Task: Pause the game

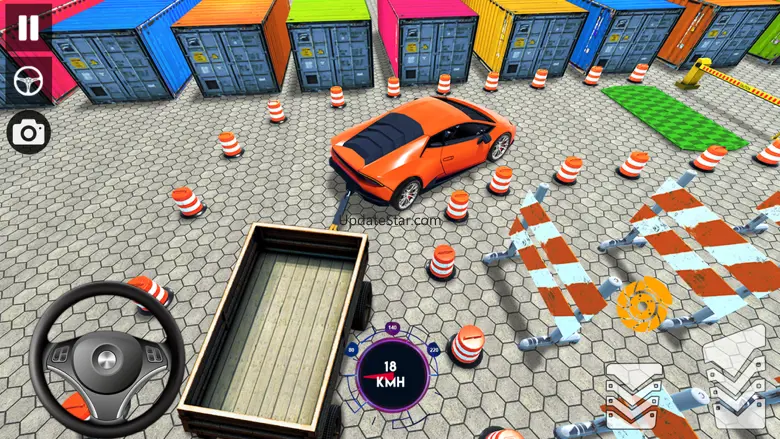Action: coord(28,26)
